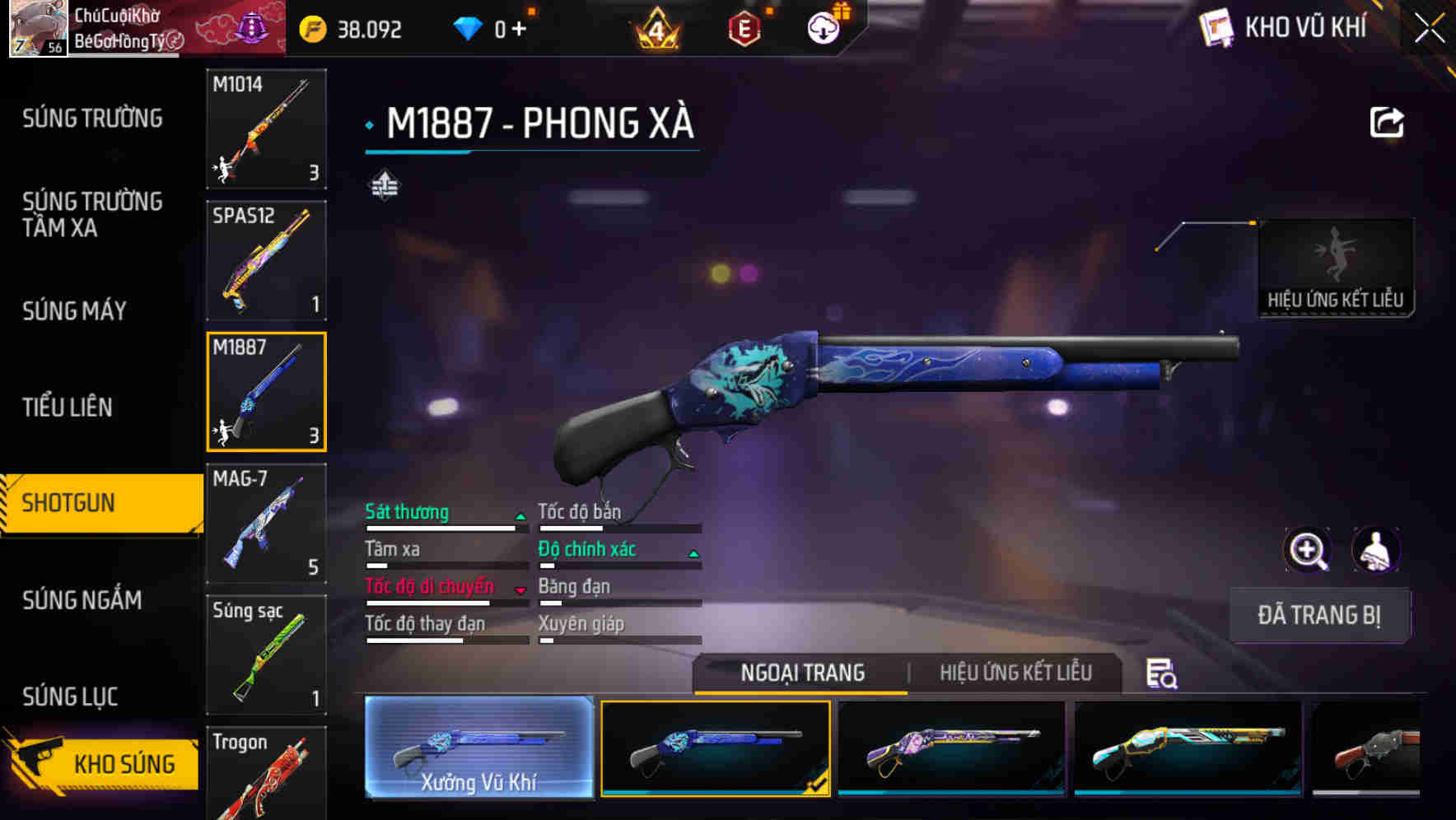The width and height of the screenshot is (1456, 820).
Task: Click the share weapon icon
Action: (1385, 121)
